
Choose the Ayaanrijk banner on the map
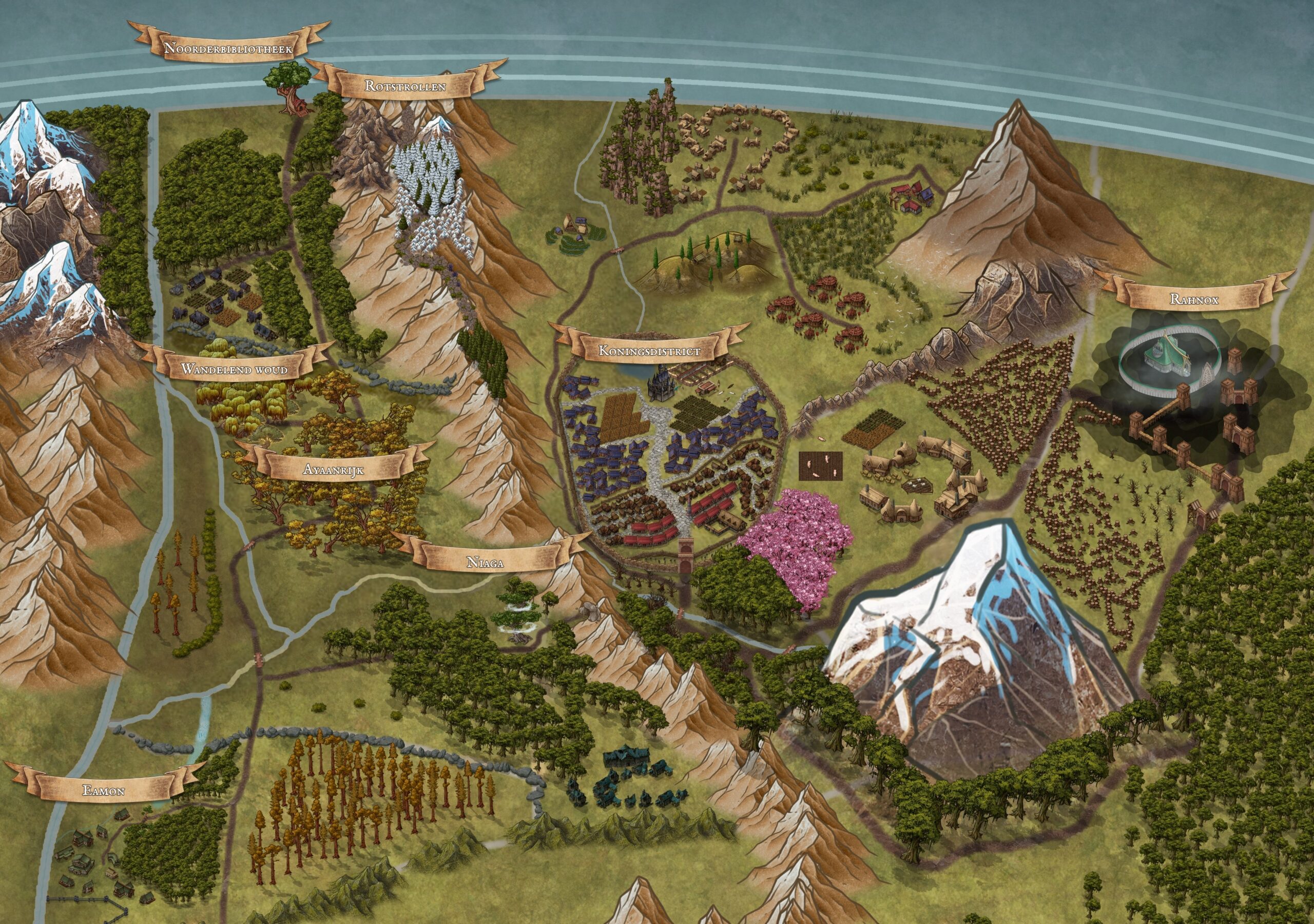click(334, 470)
